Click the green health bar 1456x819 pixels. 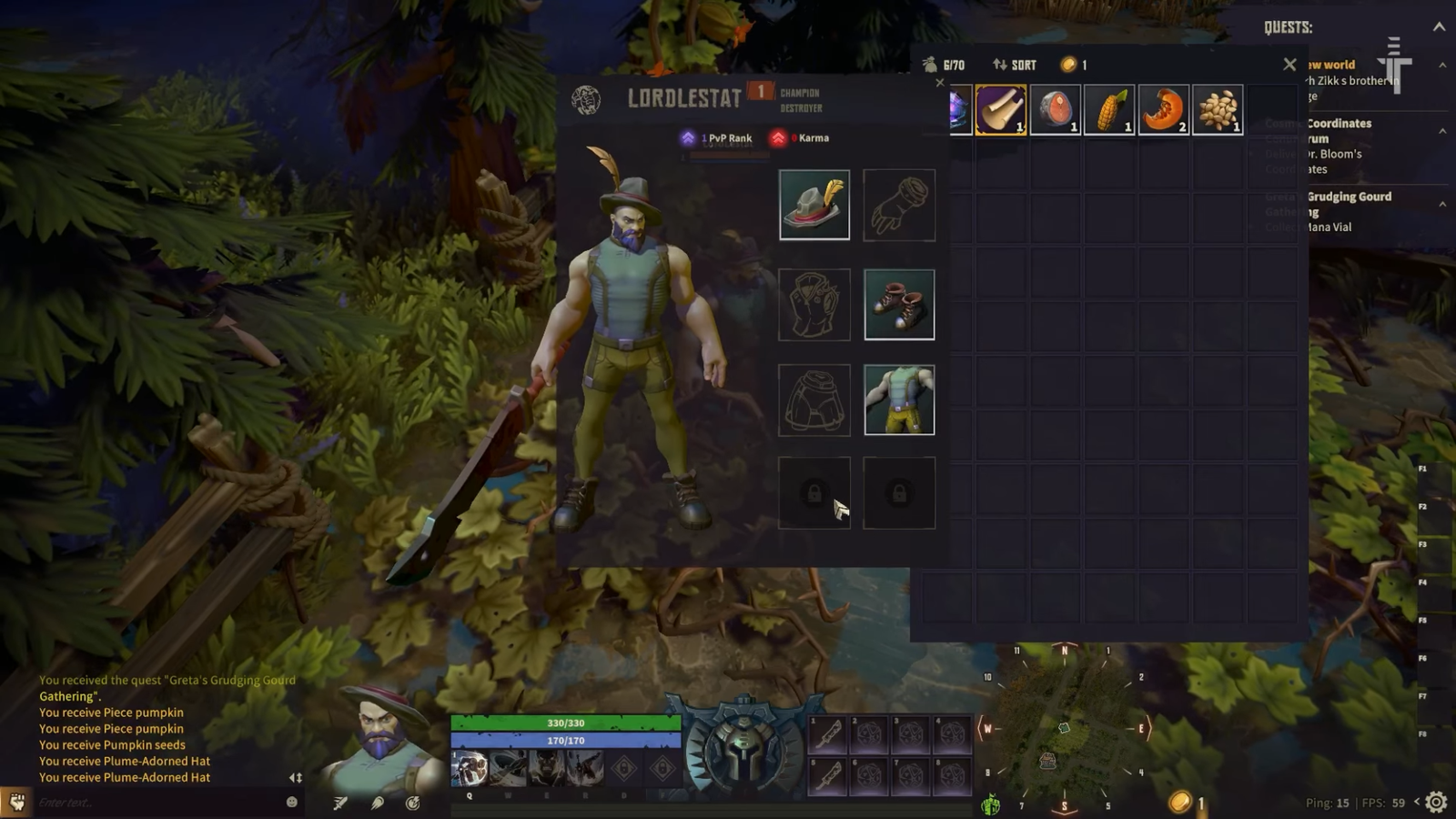click(x=564, y=722)
